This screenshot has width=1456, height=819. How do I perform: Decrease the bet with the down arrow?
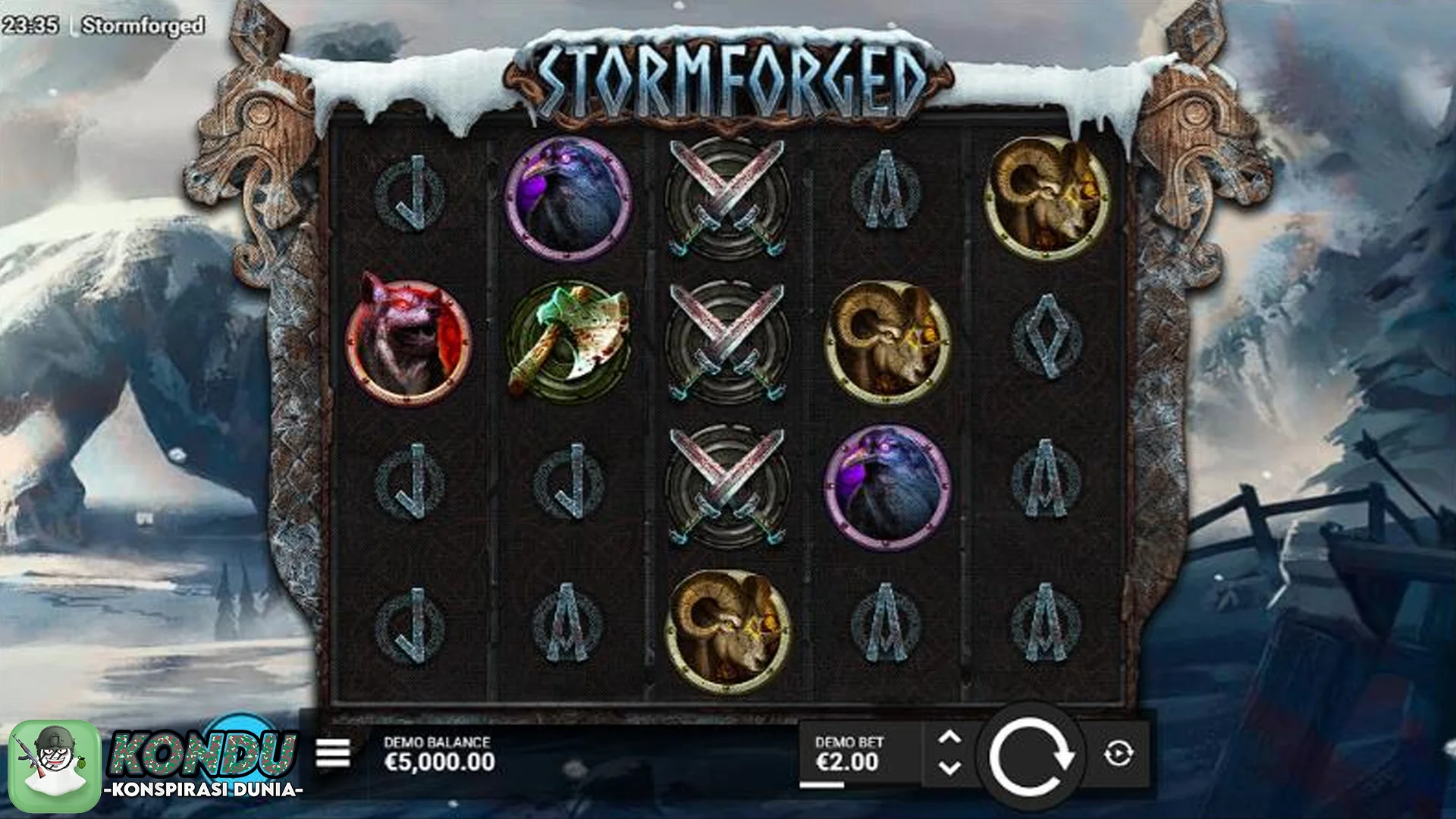(x=951, y=768)
